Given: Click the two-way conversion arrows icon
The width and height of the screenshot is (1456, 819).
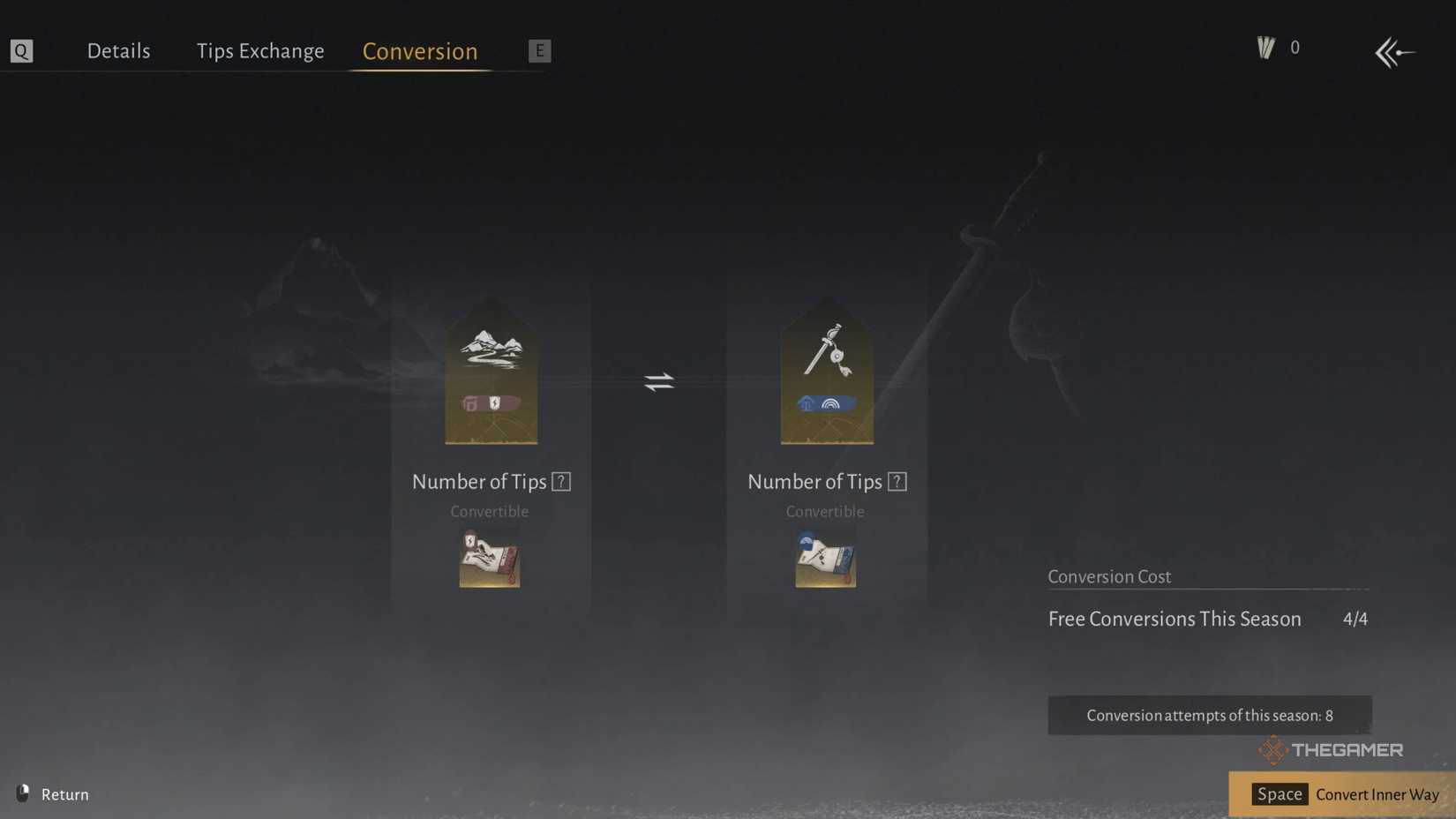Looking at the screenshot, I should click(659, 382).
